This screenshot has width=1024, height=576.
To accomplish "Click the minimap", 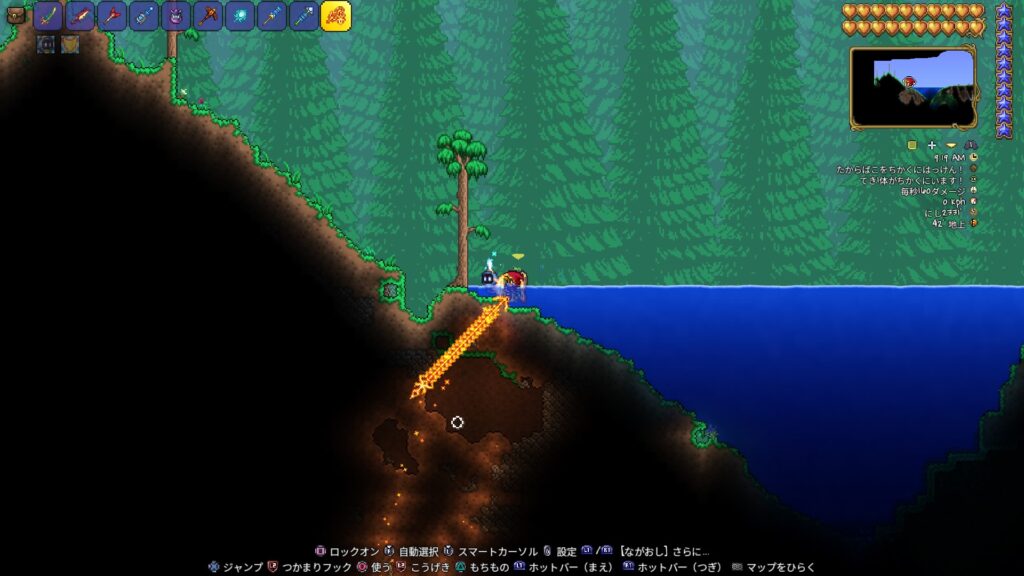I will tap(913, 87).
